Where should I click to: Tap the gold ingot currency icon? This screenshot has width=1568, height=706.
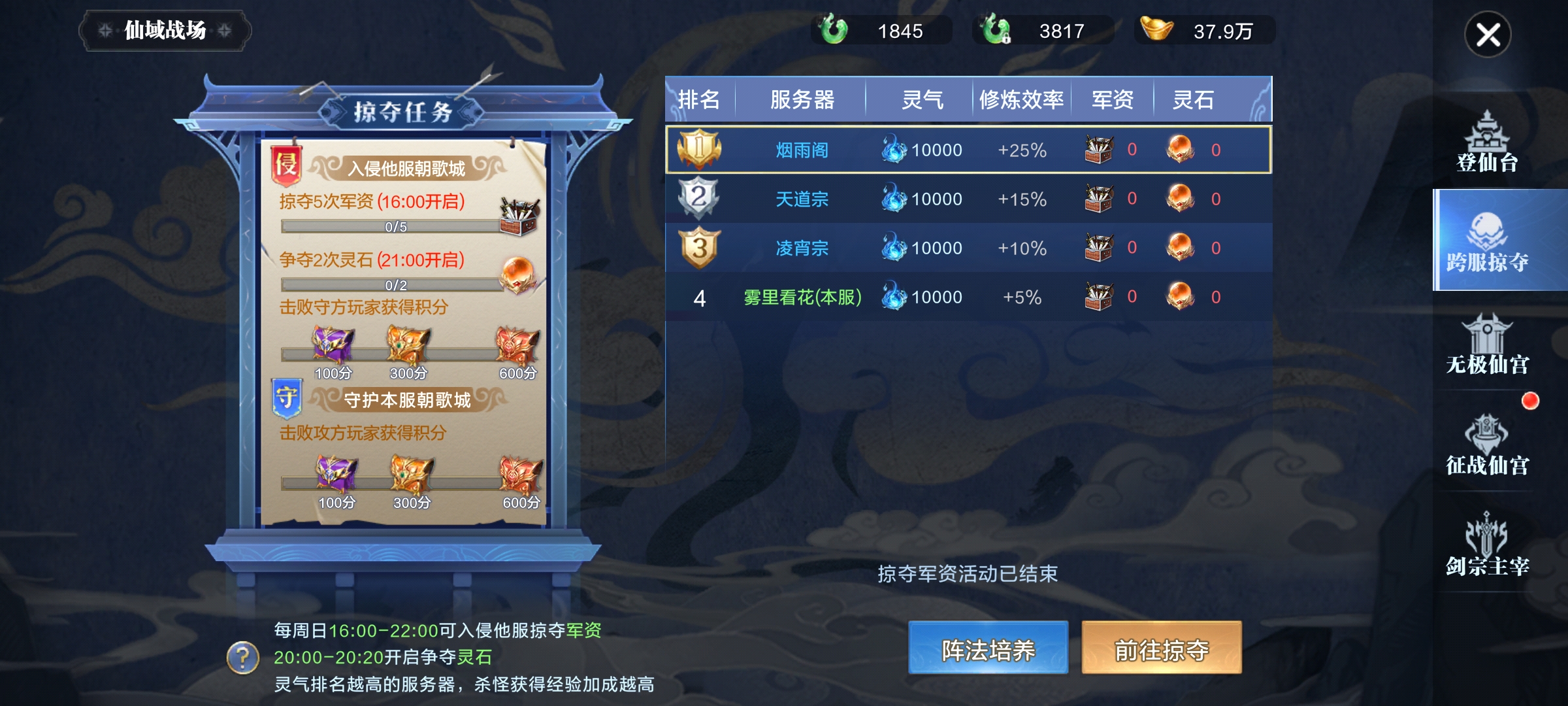click(x=1156, y=29)
